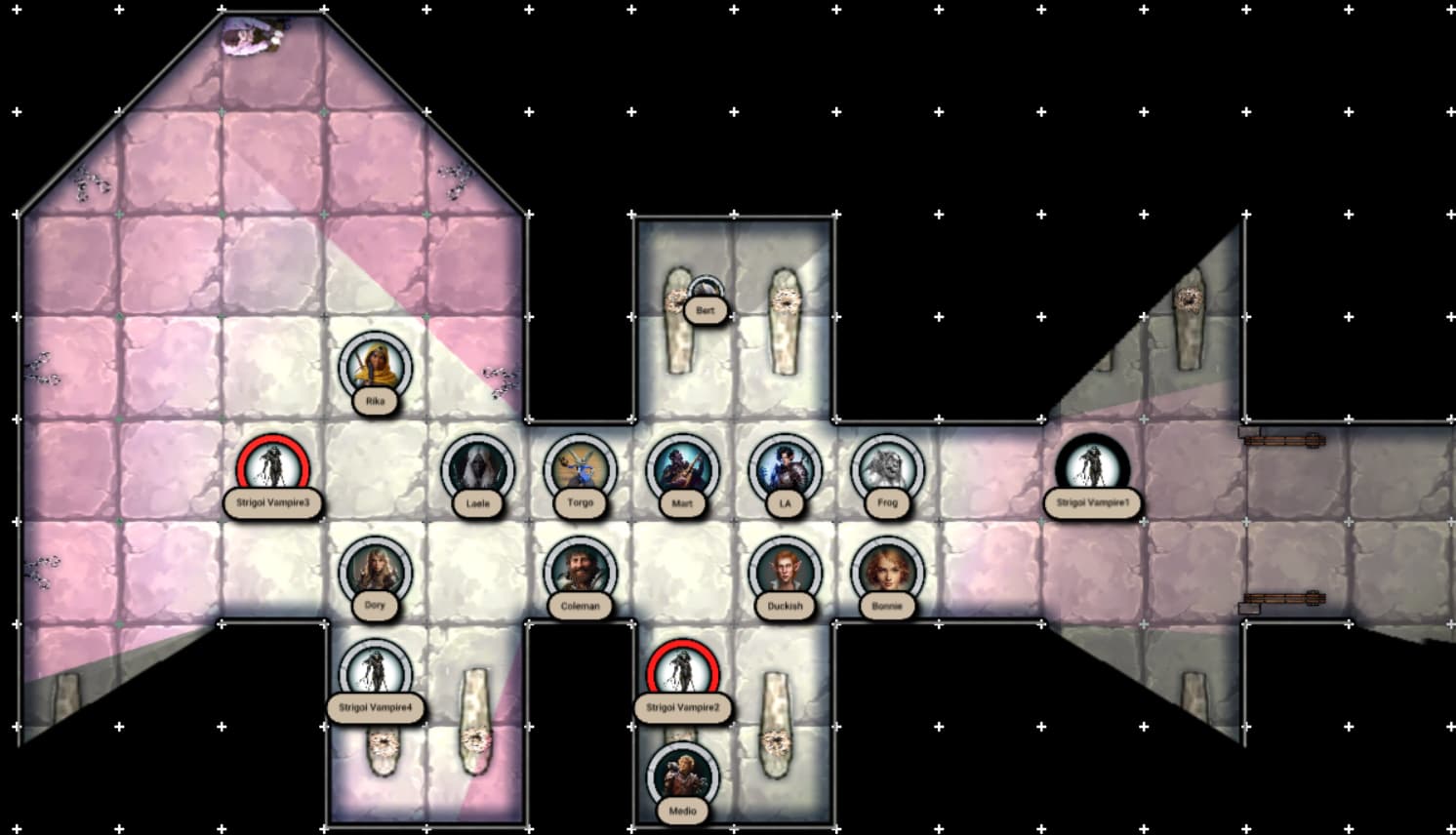Target the Strigoi Vampire4 token
Image resolution: width=1456 pixels, height=835 pixels.
tap(376, 674)
